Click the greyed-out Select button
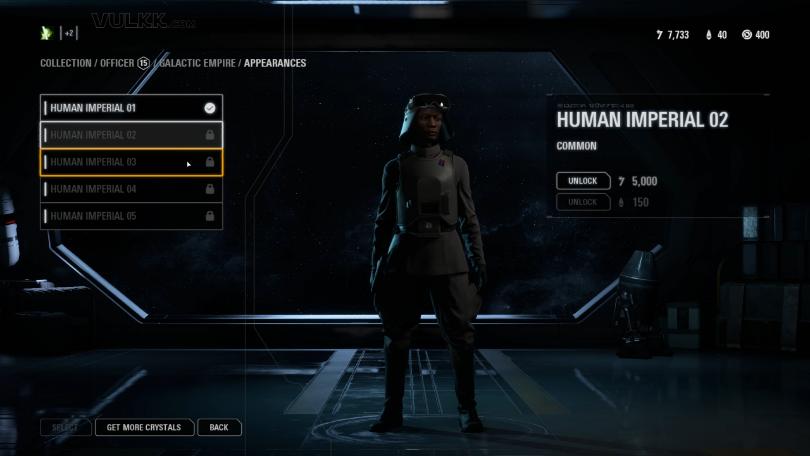810x456 pixels. point(65,427)
